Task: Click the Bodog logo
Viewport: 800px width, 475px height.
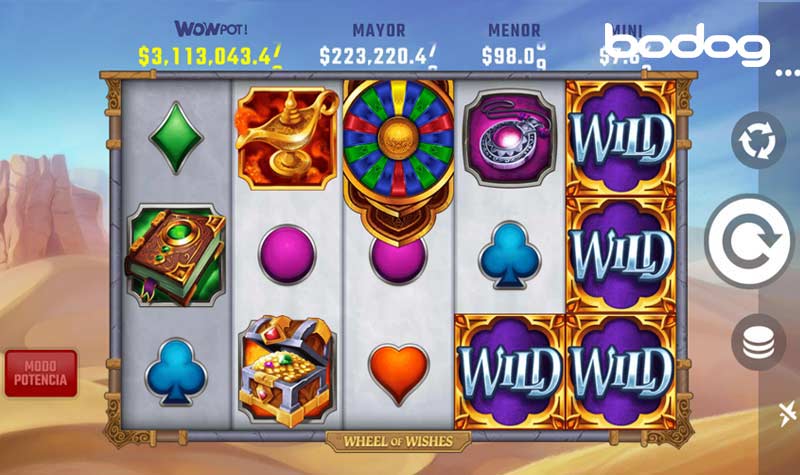Action: click(690, 45)
